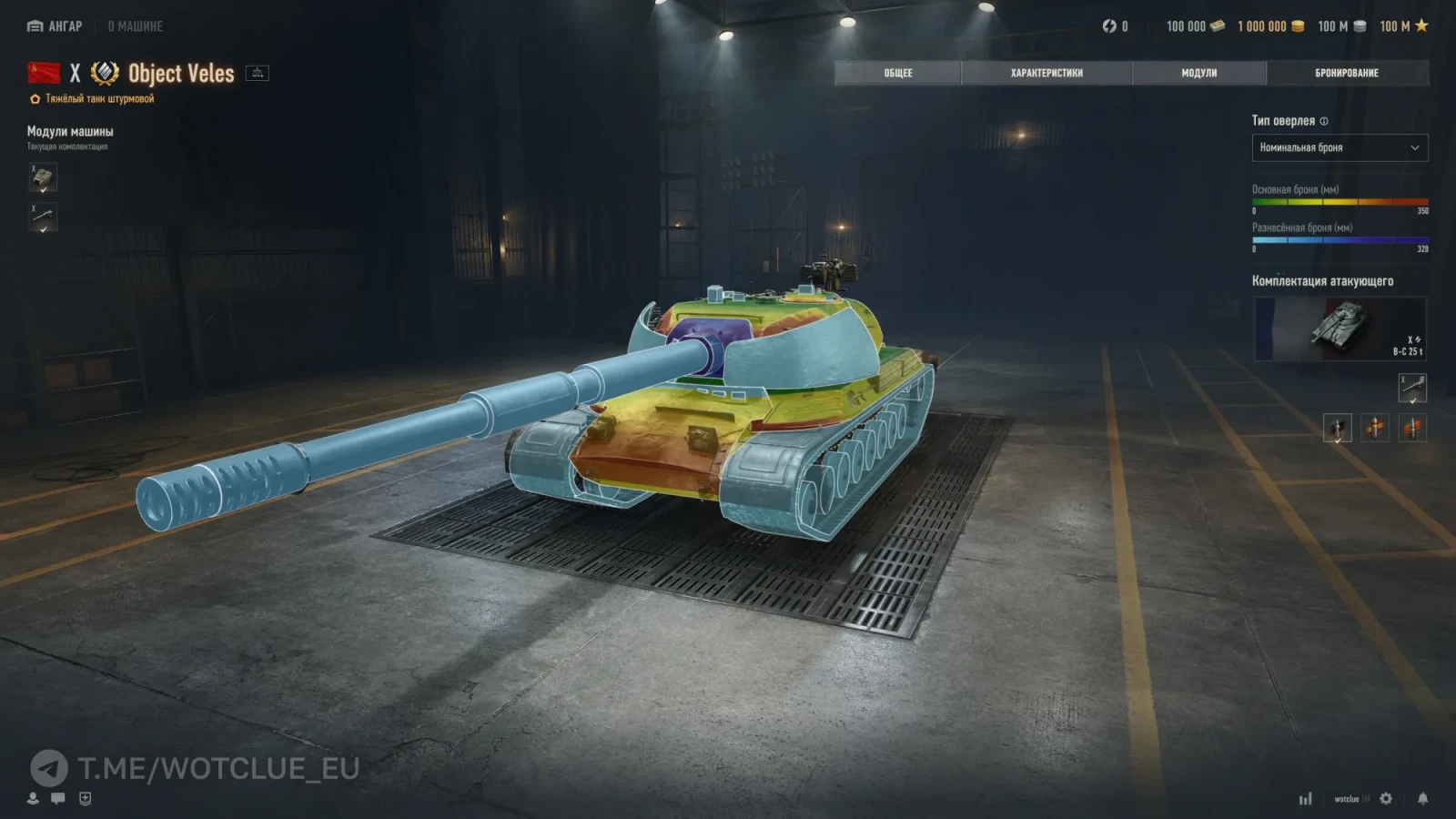Open the clan recruitment shield icon

tap(86, 798)
